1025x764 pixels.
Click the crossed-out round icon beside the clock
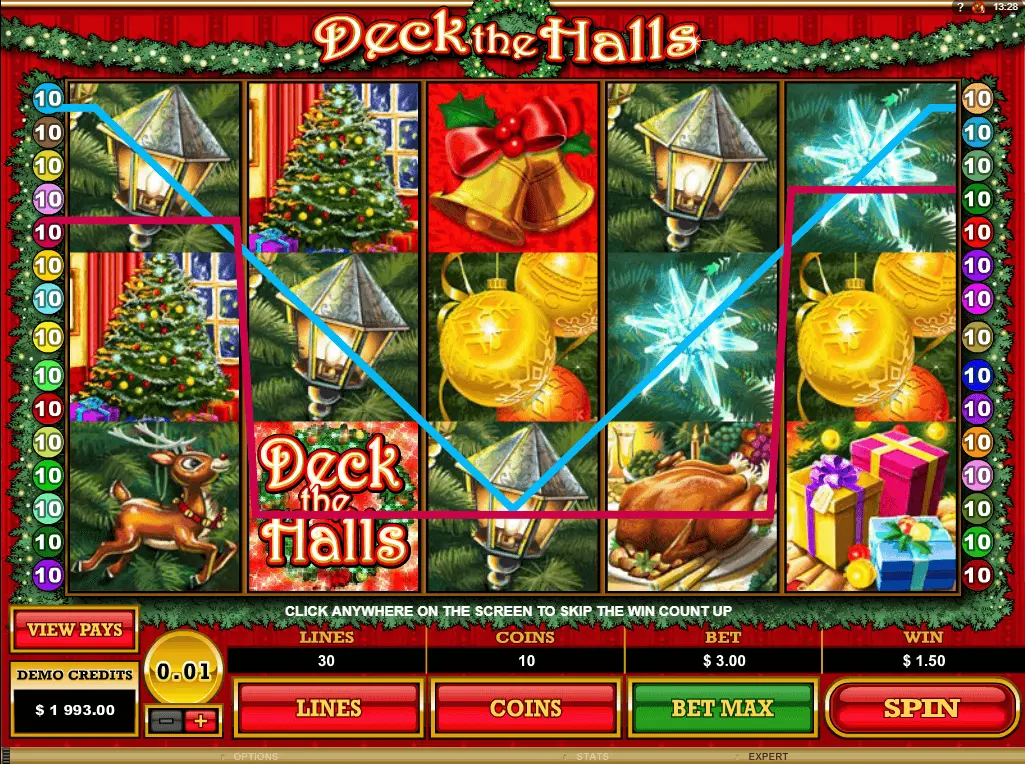(x=979, y=7)
